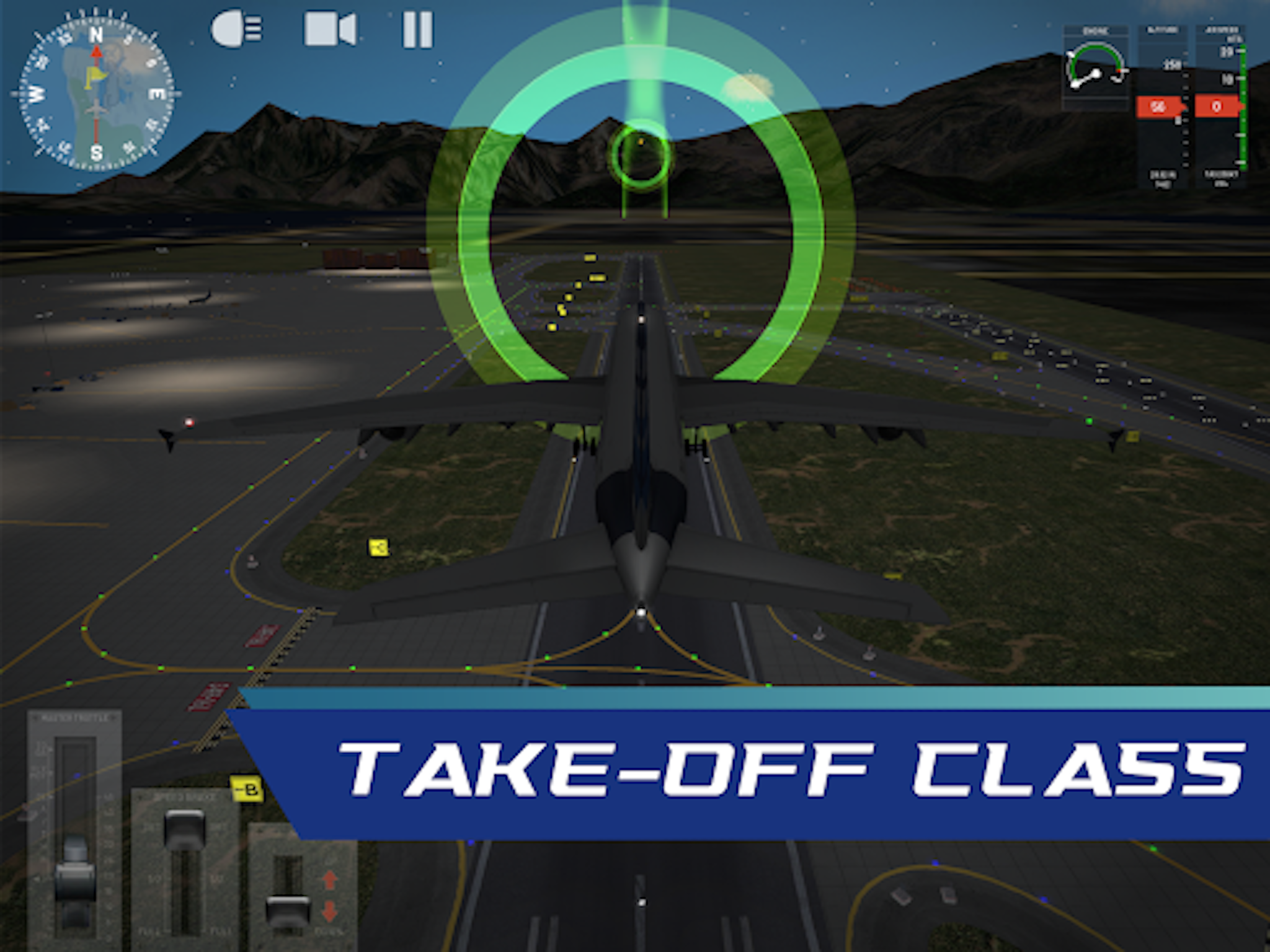1270x952 pixels.
Task: Flip the gear lever handle
Action: pos(288,911)
